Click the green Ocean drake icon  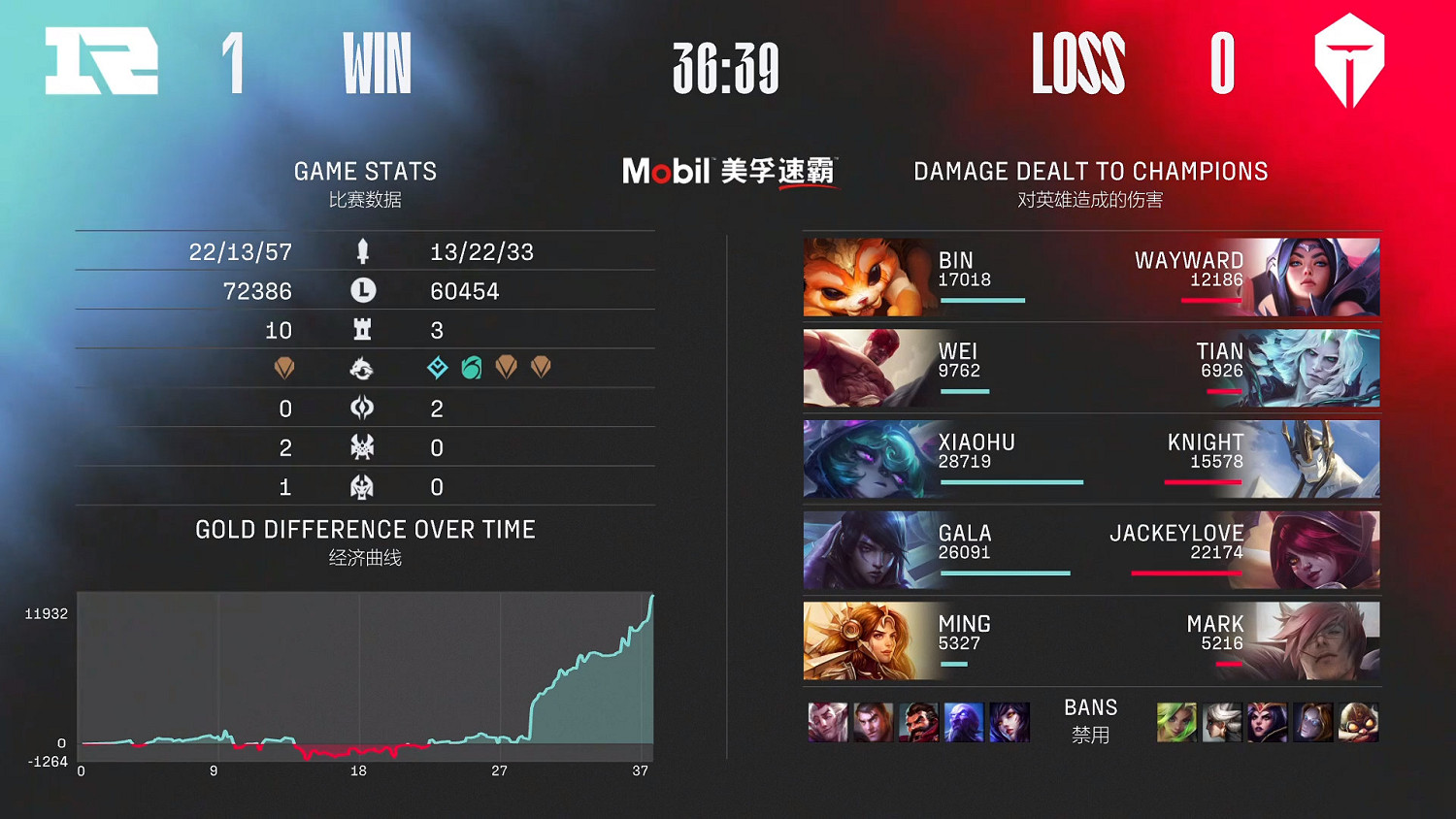[472, 369]
